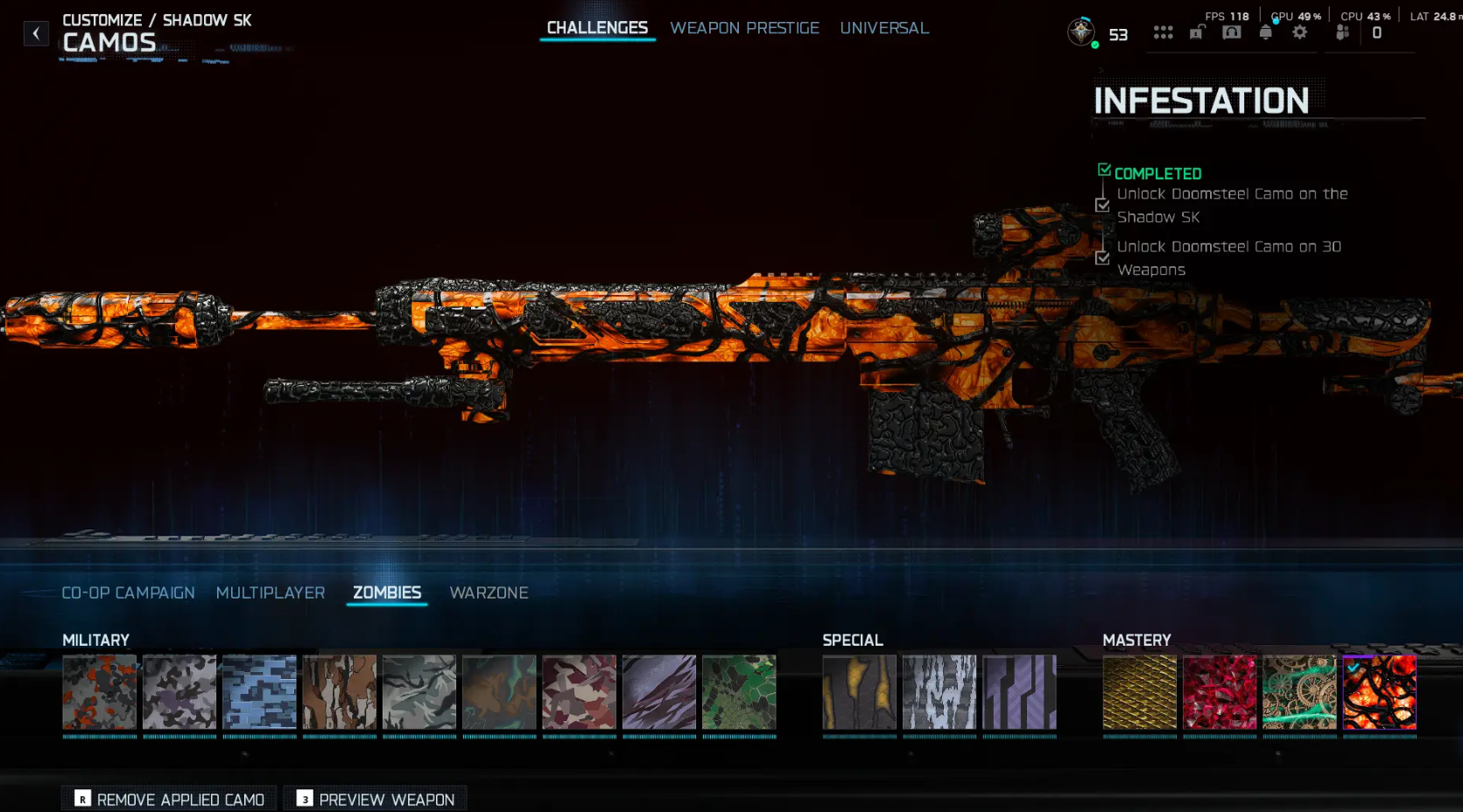1463x812 pixels.
Task: Click the checkbox beside Unlock Doomsteel Camo on Shadow SK
Action: (x=1102, y=205)
